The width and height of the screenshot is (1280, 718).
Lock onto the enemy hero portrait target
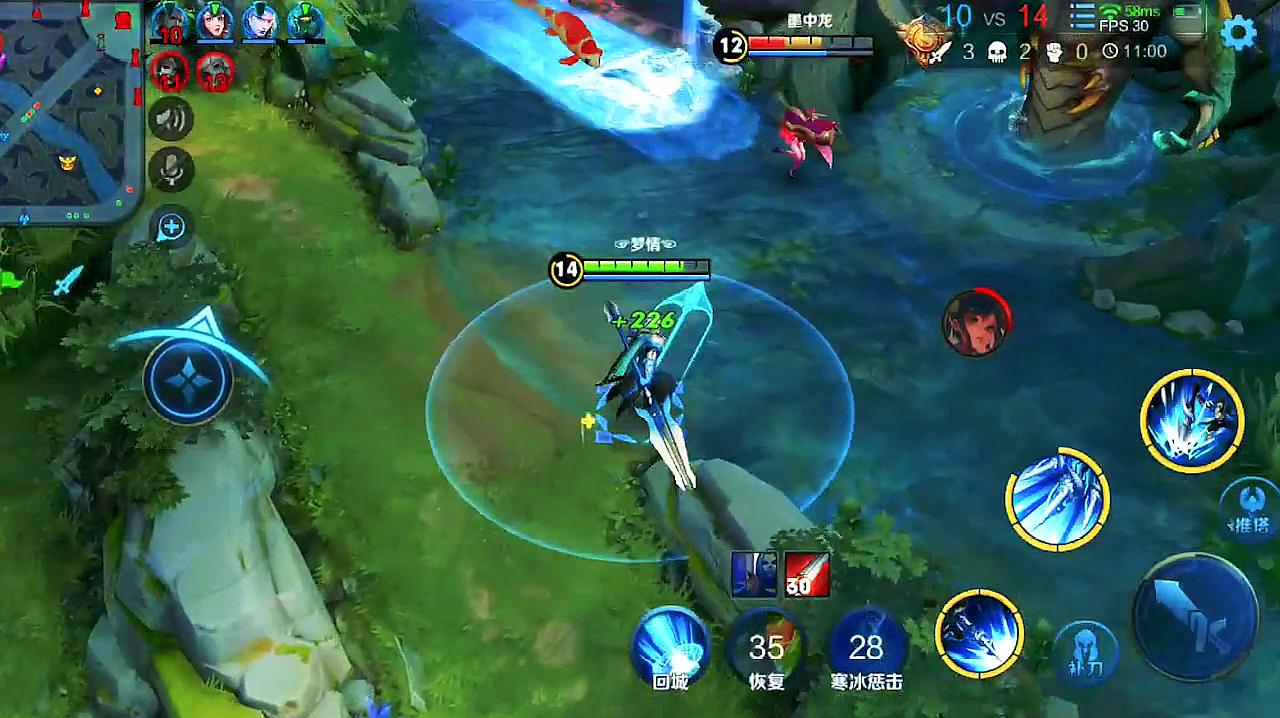pos(975,324)
